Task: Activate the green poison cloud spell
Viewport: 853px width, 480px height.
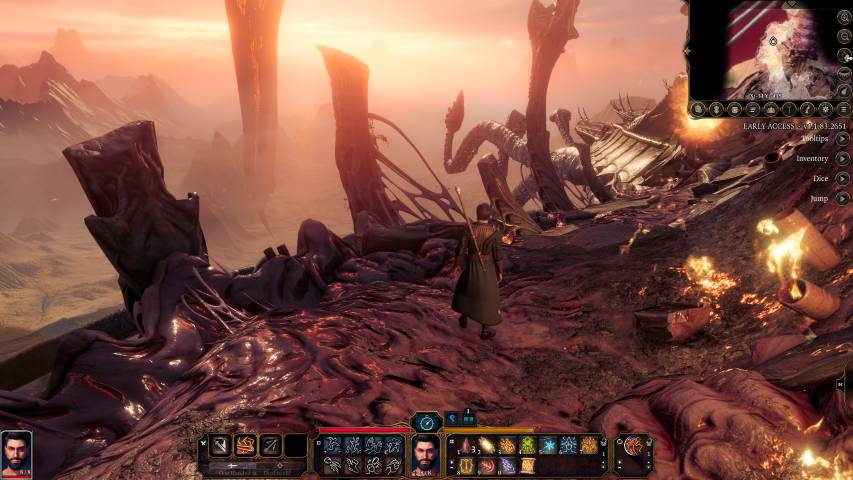Action: point(527,446)
